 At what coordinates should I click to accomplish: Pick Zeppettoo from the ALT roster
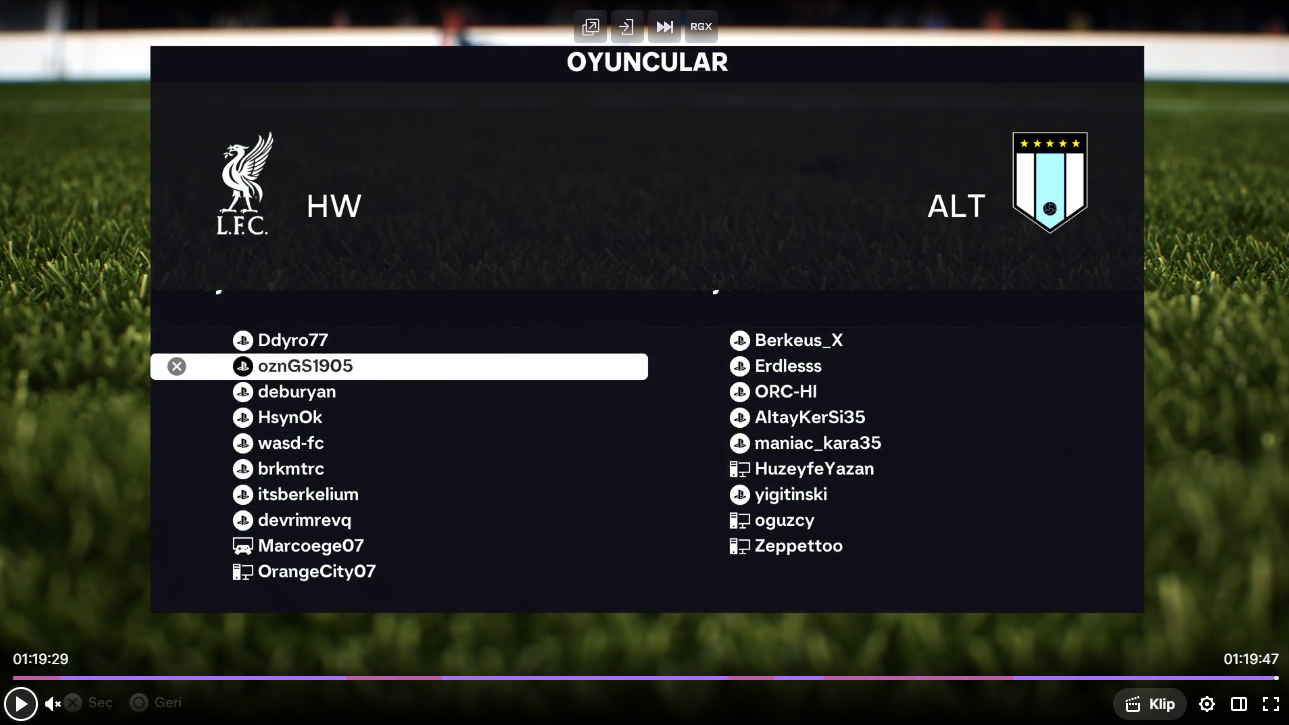coord(798,546)
